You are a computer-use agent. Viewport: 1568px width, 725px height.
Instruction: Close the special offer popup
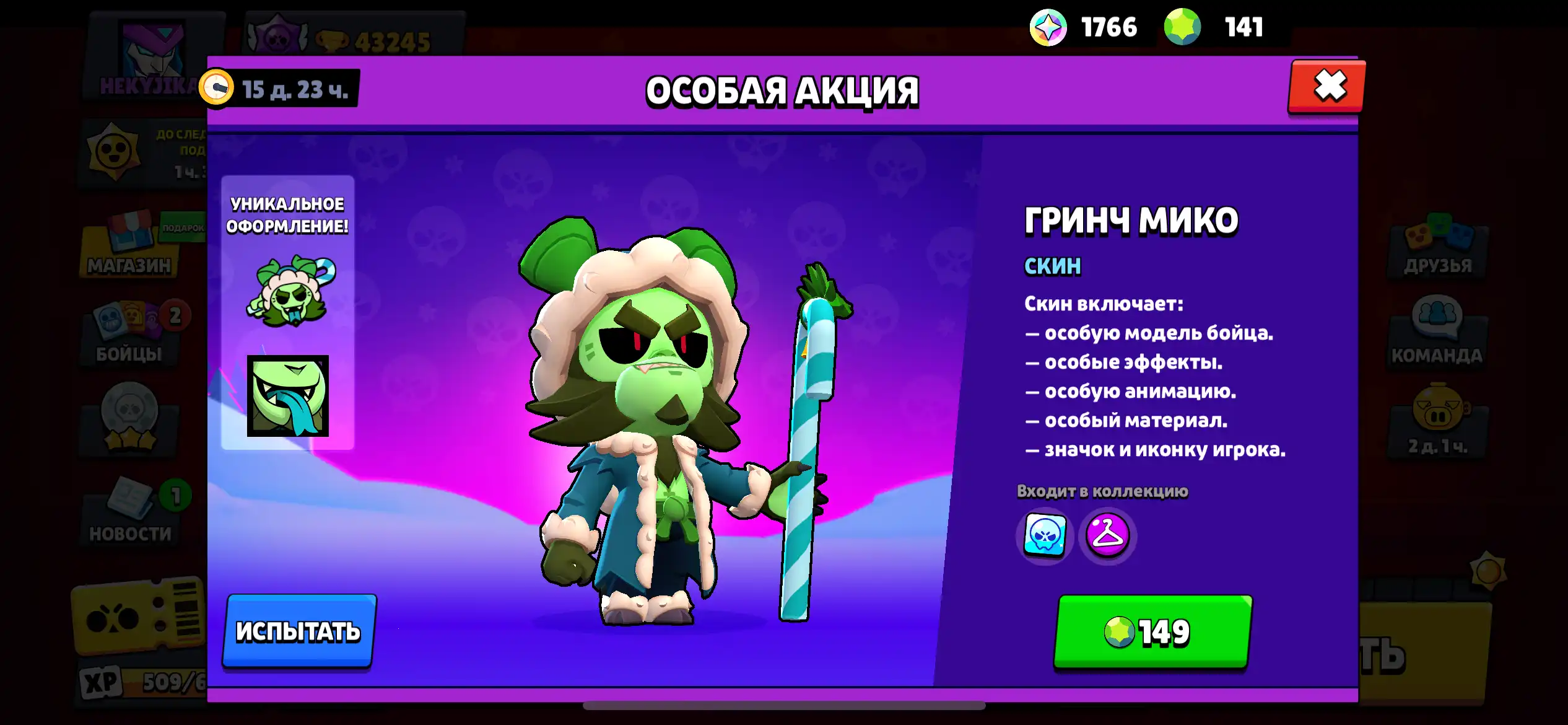pos(1327,87)
